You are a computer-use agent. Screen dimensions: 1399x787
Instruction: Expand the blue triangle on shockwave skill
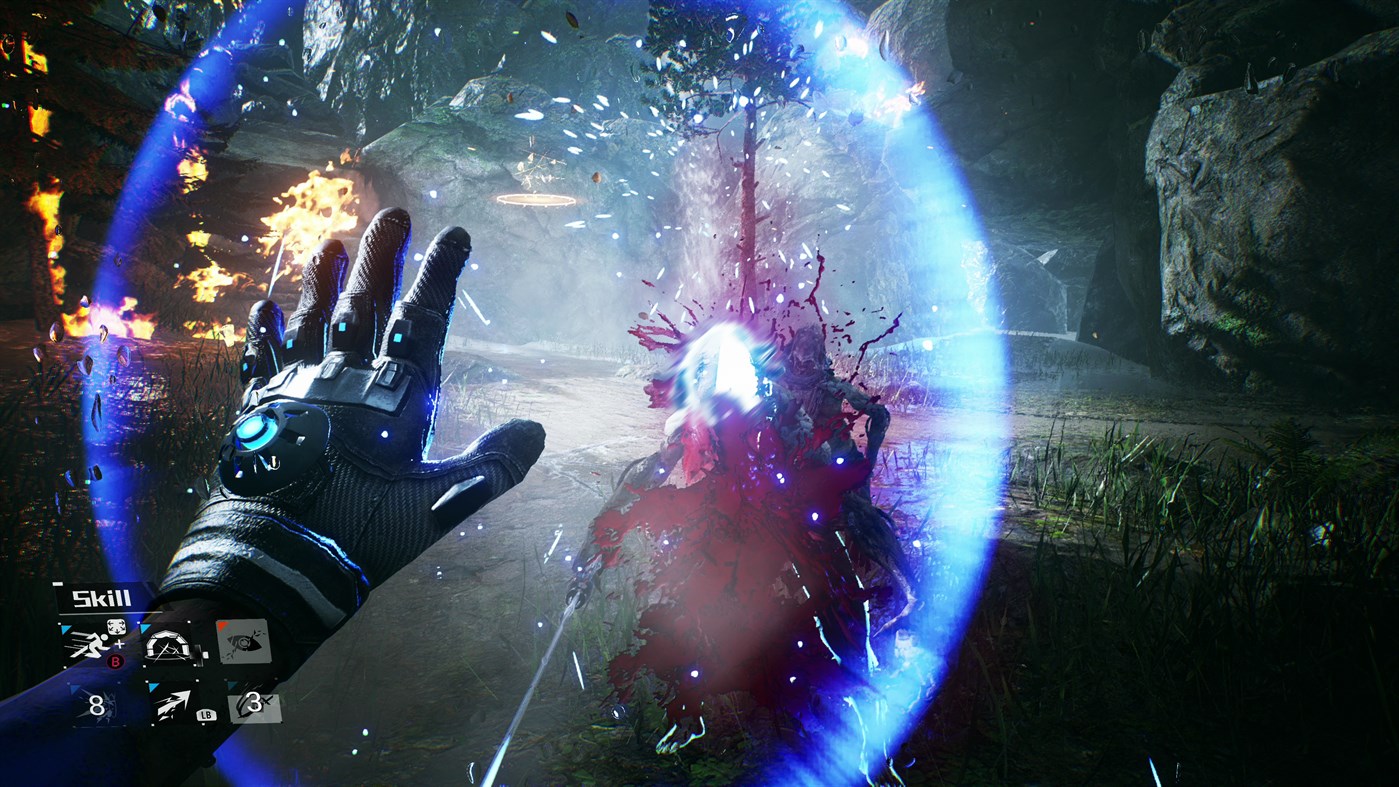(75, 688)
